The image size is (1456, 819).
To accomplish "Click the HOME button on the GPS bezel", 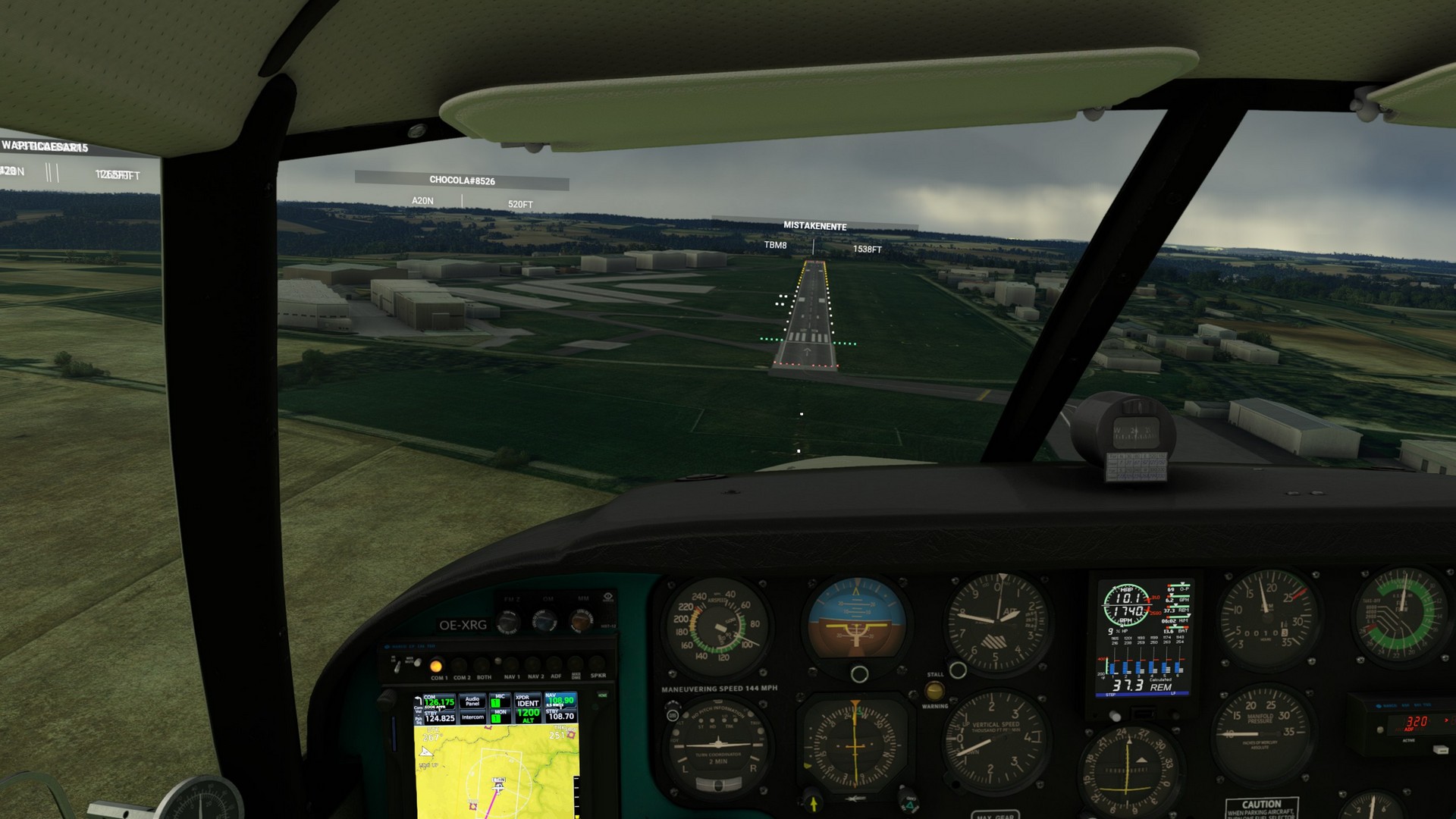I will tap(603, 695).
